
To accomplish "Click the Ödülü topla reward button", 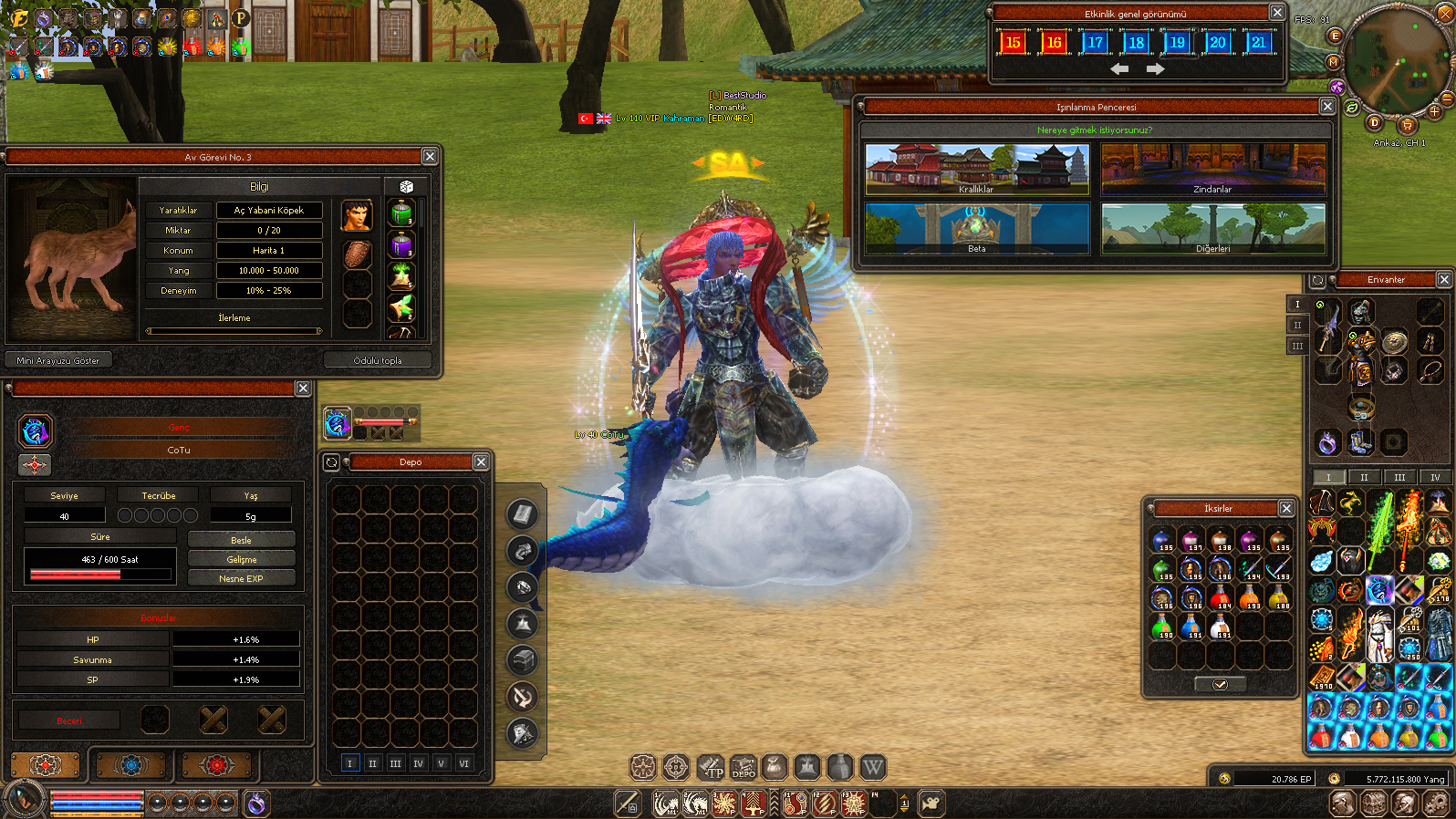I will (378, 360).
